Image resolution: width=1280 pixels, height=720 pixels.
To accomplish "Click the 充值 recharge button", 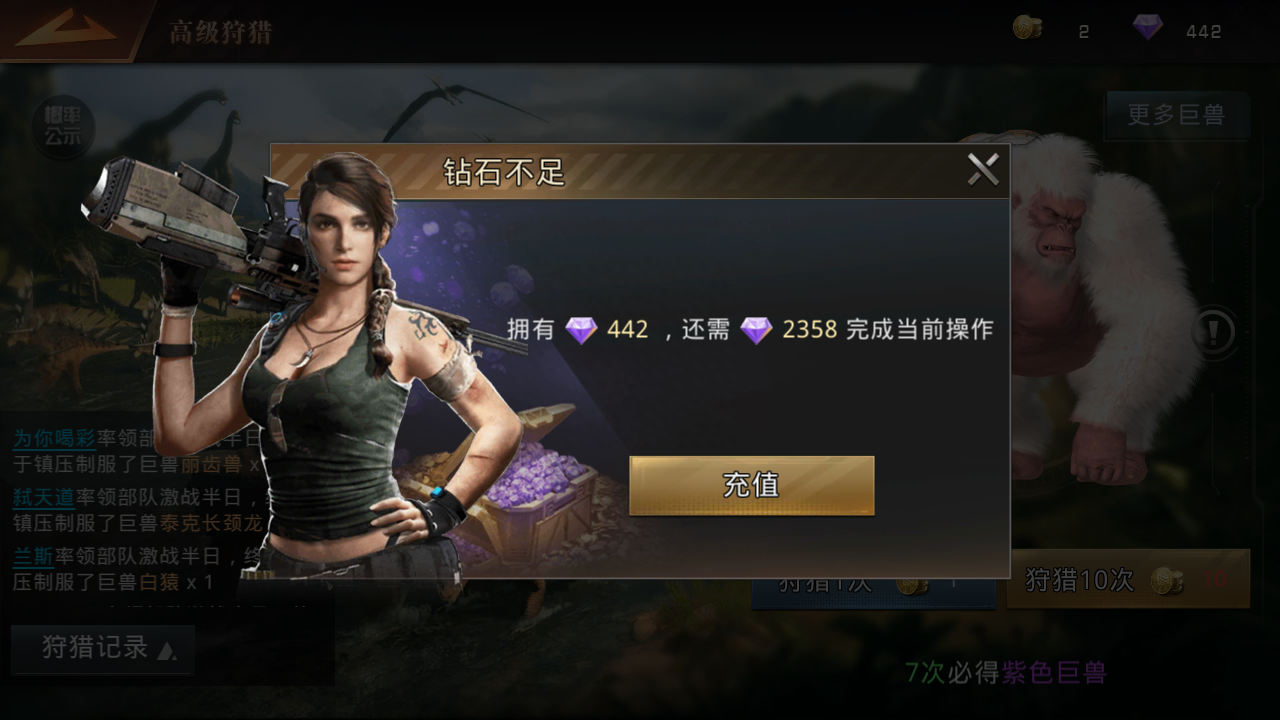I will point(751,485).
